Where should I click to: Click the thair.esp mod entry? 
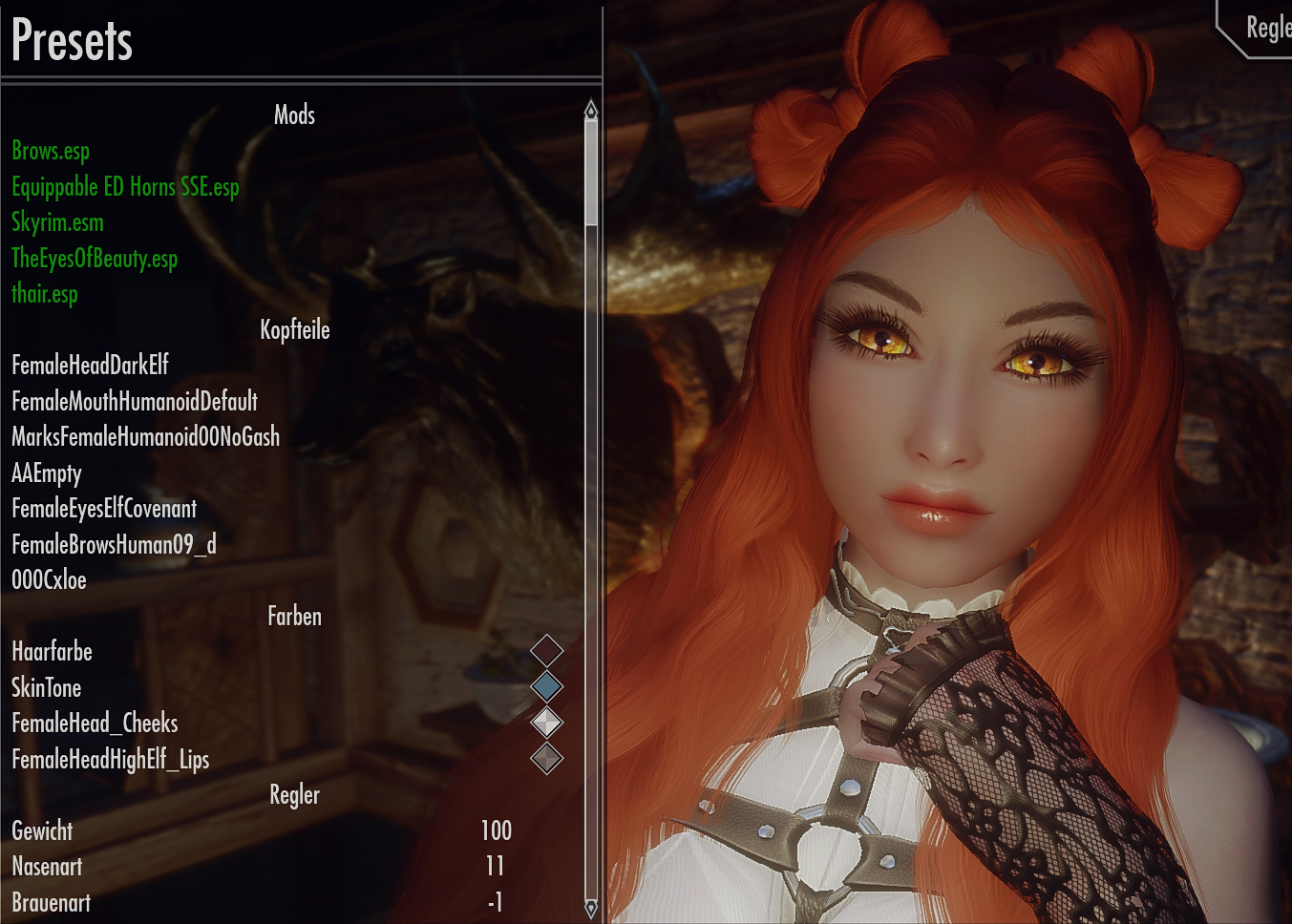[43, 294]
